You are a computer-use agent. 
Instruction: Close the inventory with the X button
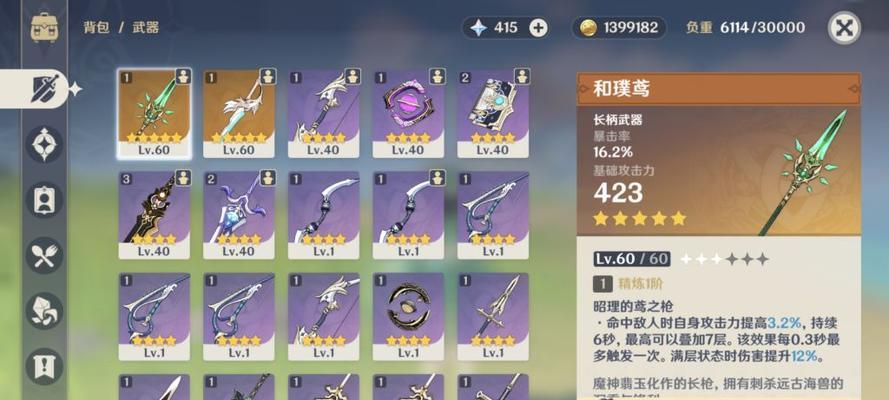845,27
